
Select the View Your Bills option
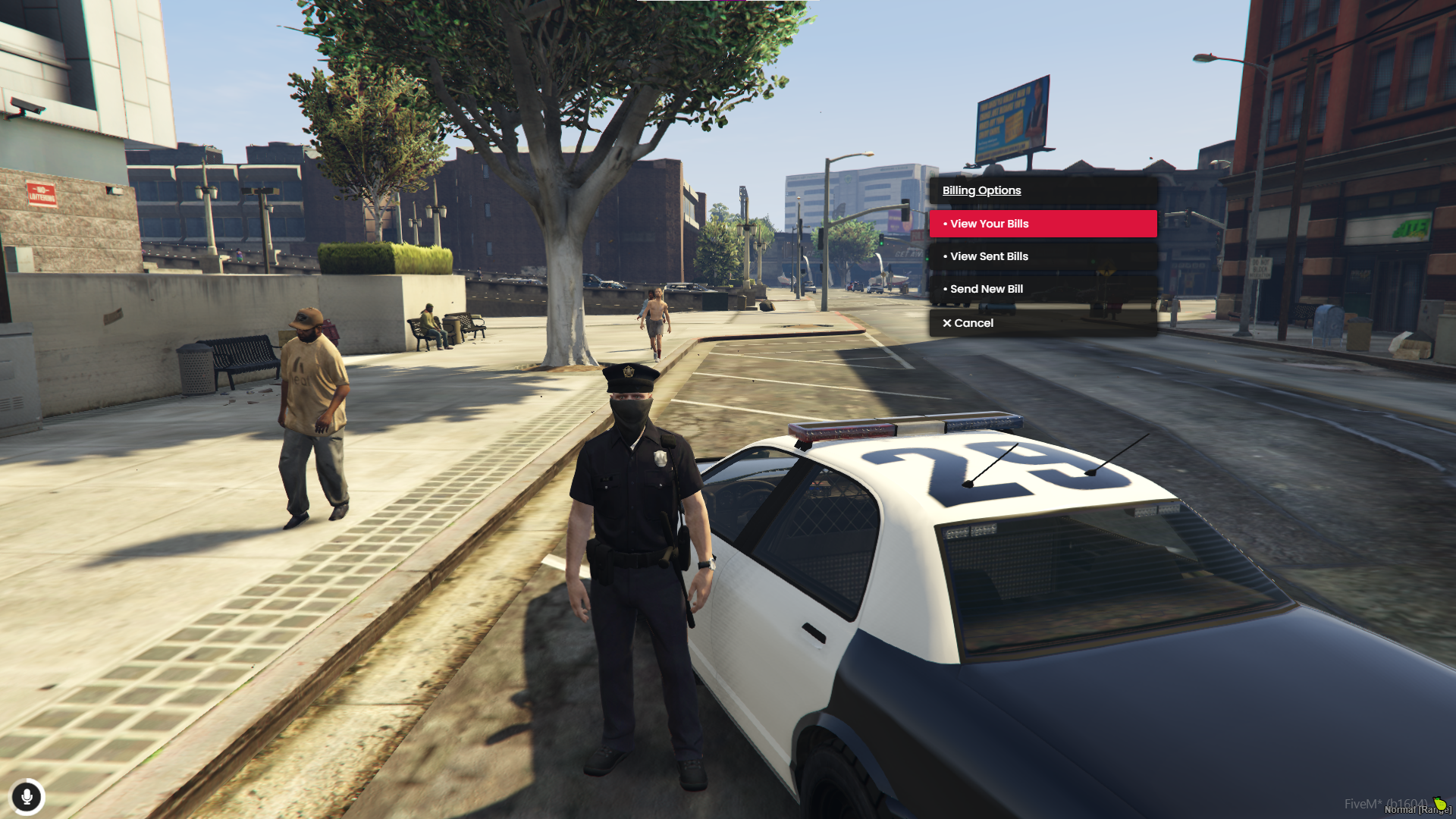tap(1042, 224)
